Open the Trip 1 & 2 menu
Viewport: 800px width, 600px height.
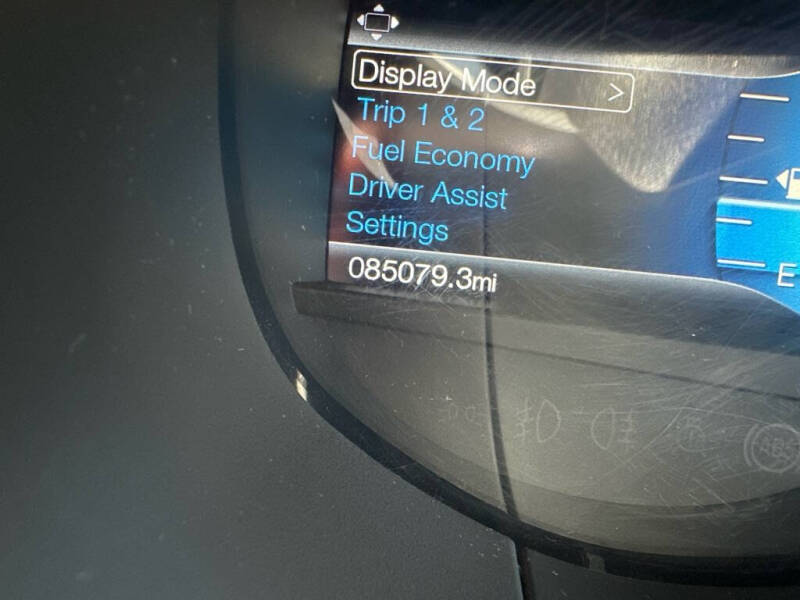[420, 114]
